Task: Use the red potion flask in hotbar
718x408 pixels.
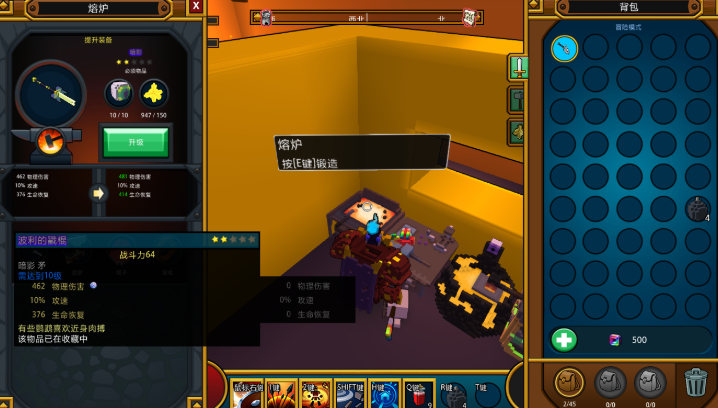Action: (420, 396)
